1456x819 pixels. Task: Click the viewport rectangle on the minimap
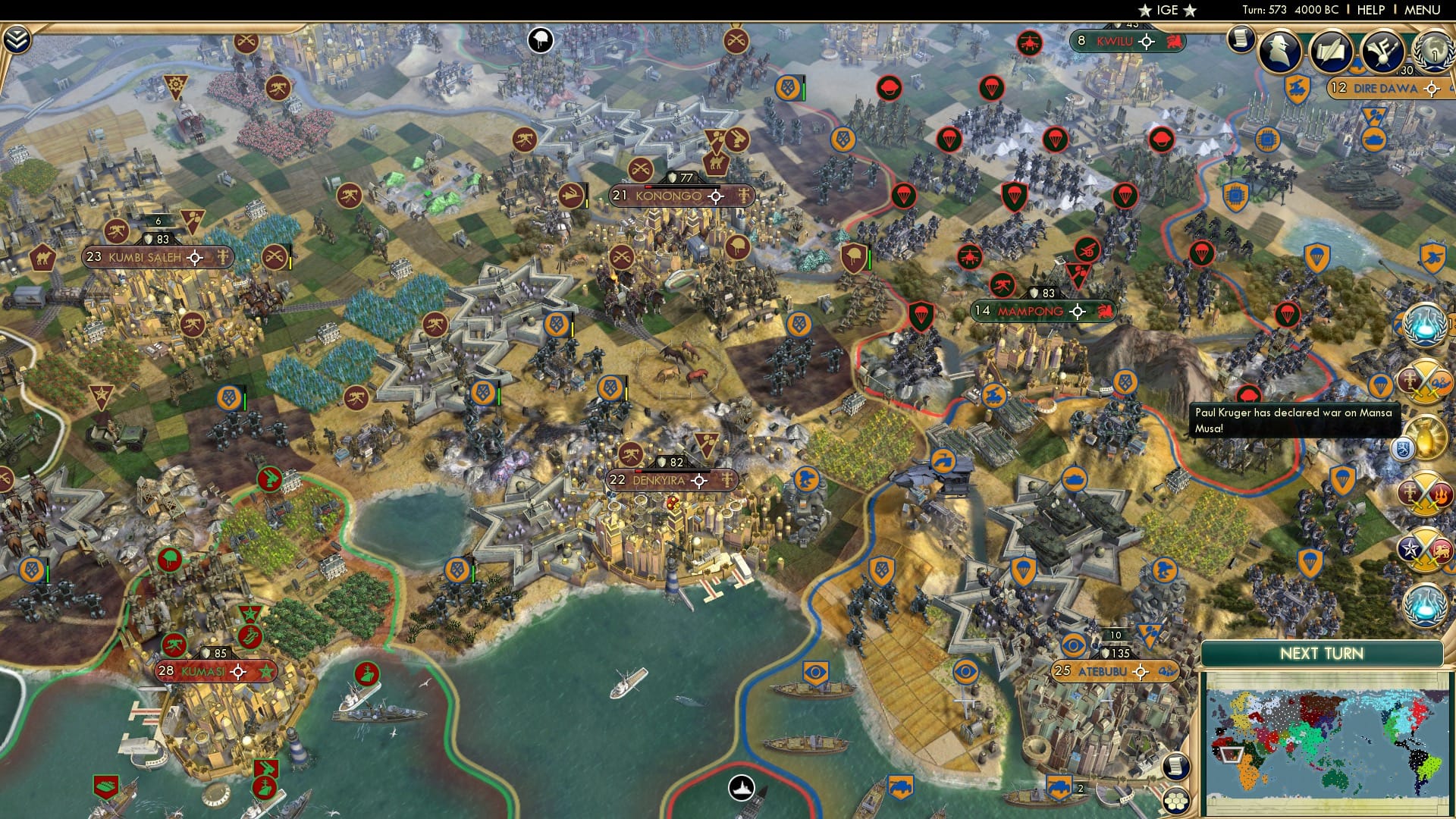[x=1231, y=755]
